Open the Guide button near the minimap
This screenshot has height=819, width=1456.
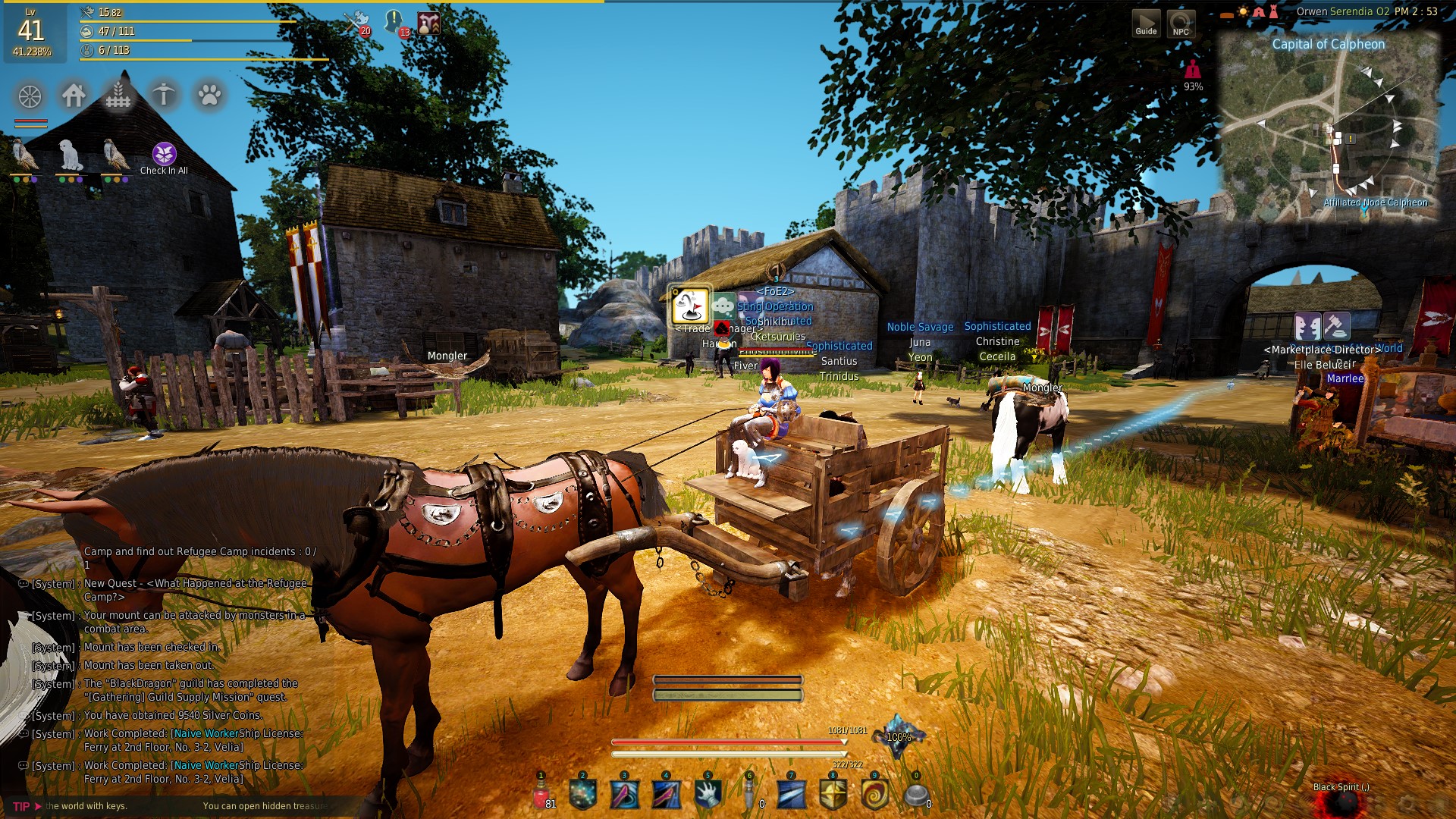tap(1146, 23)
